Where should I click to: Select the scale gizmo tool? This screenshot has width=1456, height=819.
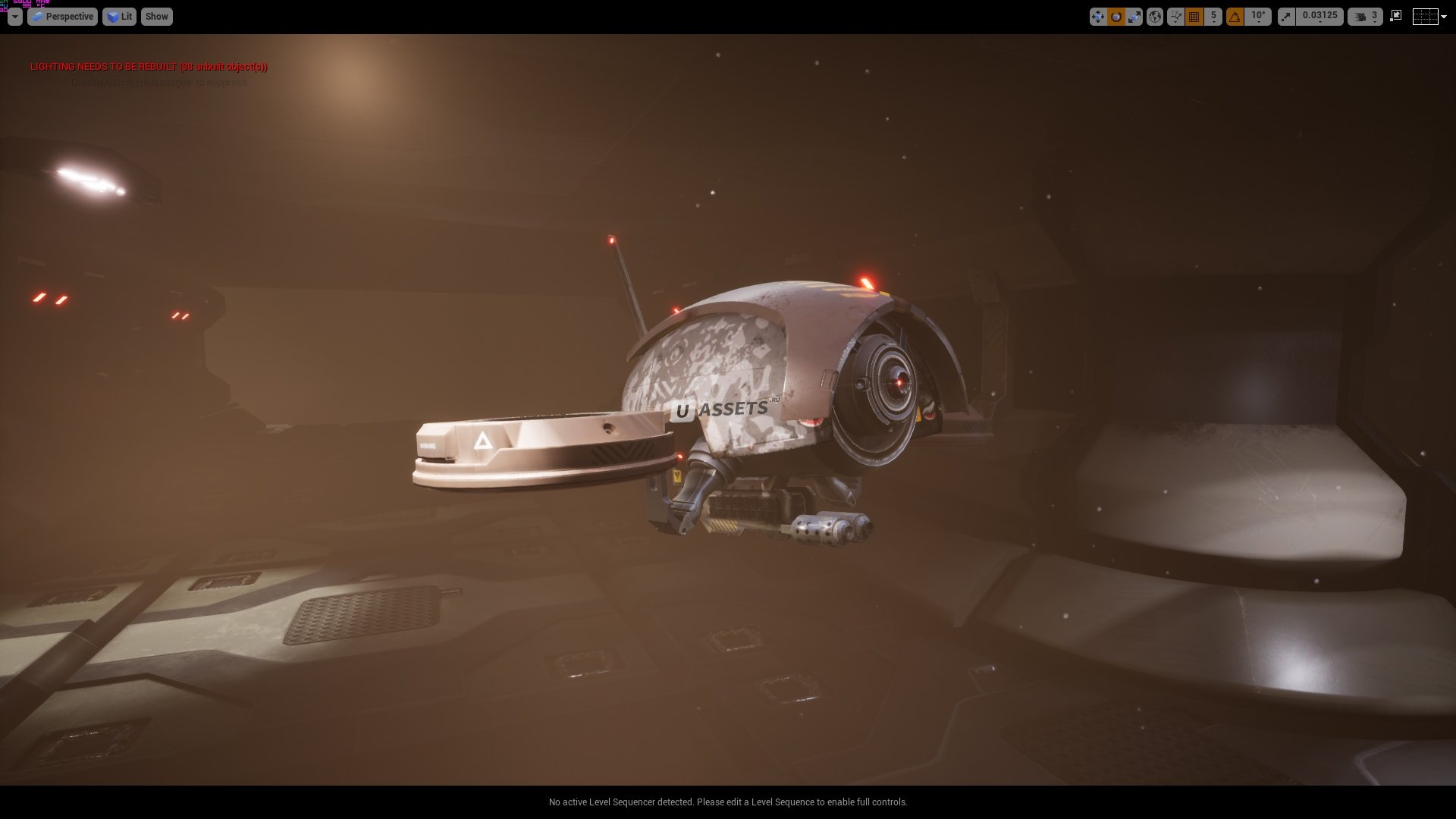(1134, 17)
